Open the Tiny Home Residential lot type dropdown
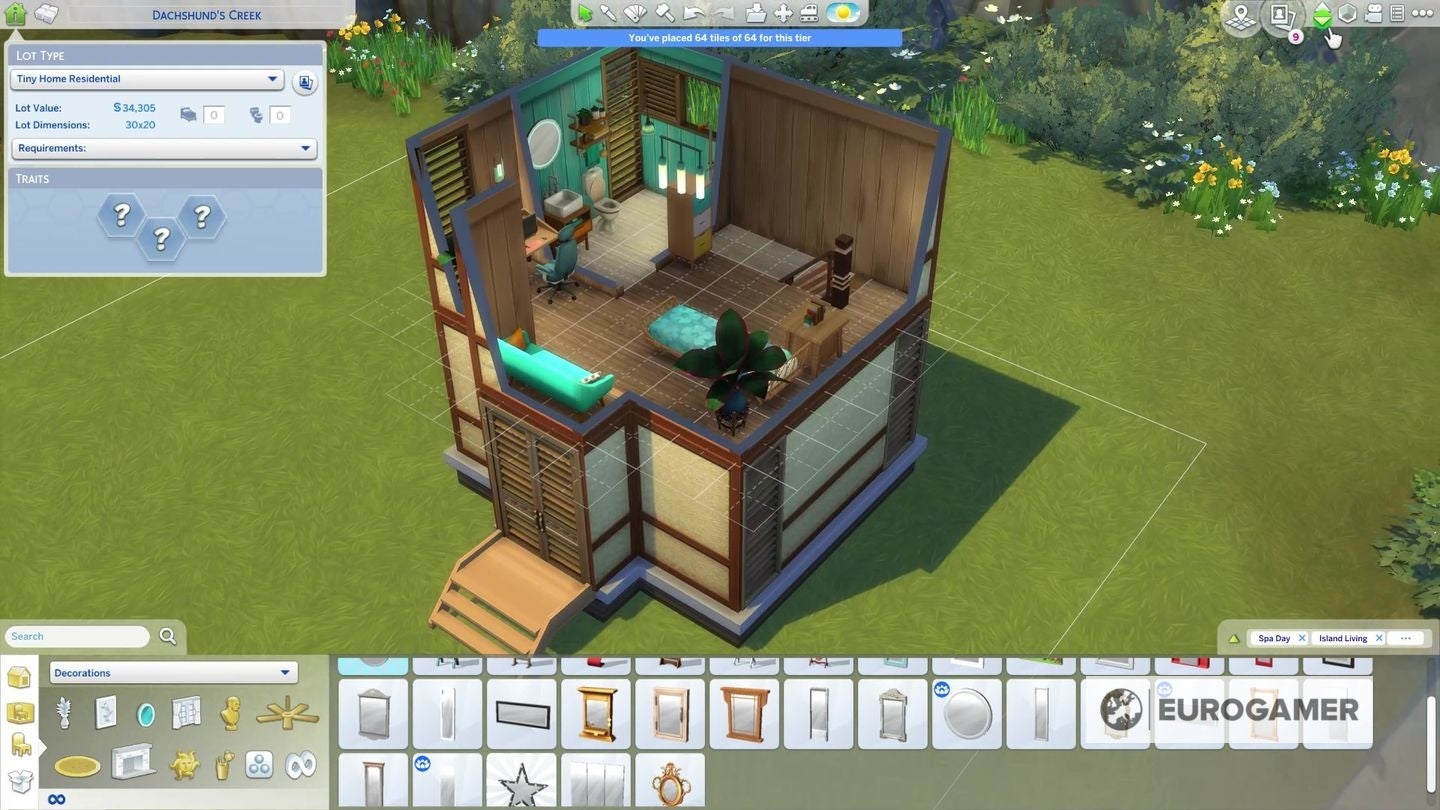The width and height of the screenshot is (1440, 810). tap(146, 78)
